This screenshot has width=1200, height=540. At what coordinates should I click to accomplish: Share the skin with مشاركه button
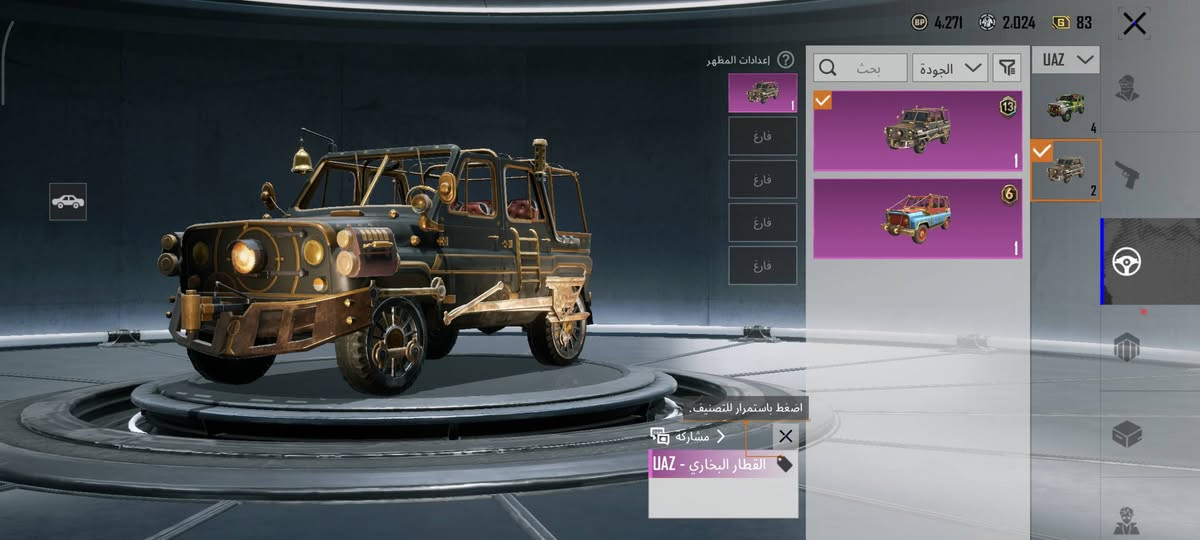tap(691, 436)
